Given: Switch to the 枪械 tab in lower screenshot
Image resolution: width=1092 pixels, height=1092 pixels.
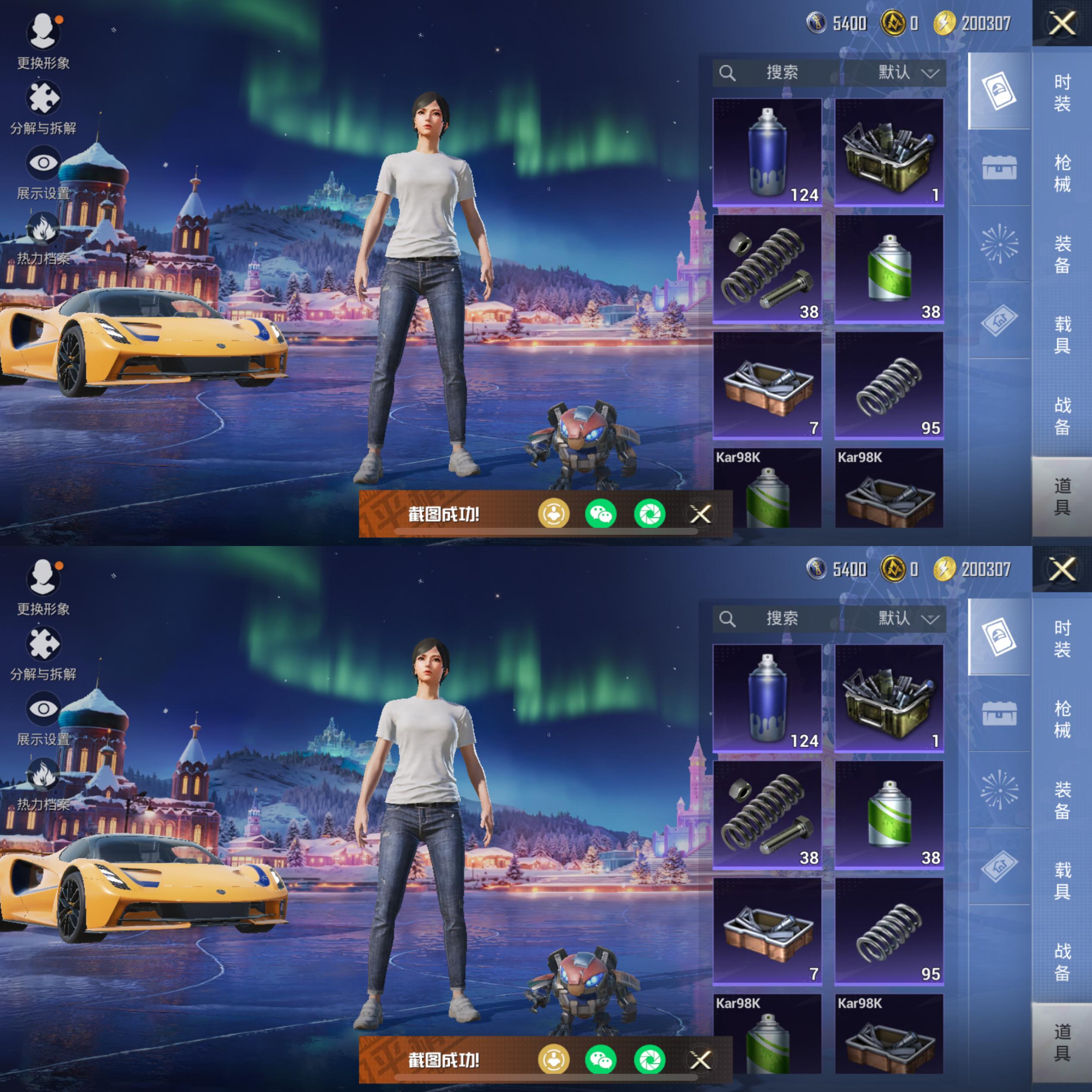Looking at the screenshot, I should [x=1061, y=719].
